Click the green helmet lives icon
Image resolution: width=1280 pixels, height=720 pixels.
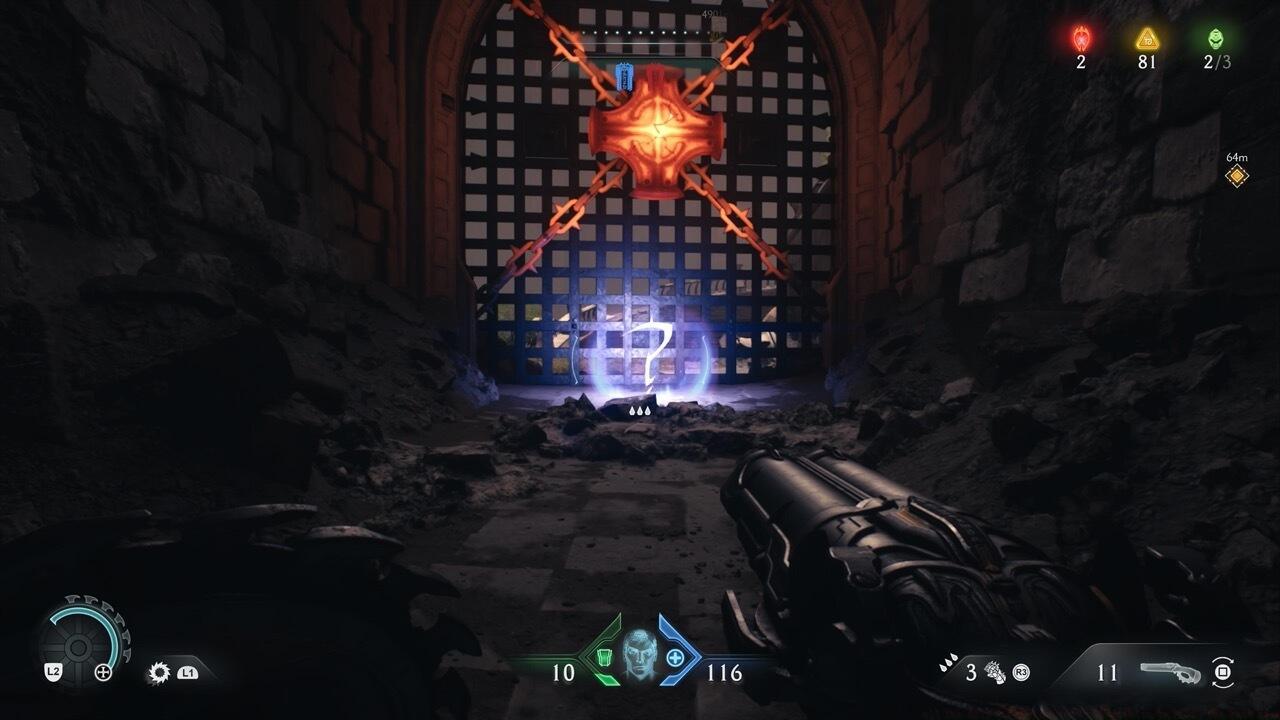tap(1215, 38)
